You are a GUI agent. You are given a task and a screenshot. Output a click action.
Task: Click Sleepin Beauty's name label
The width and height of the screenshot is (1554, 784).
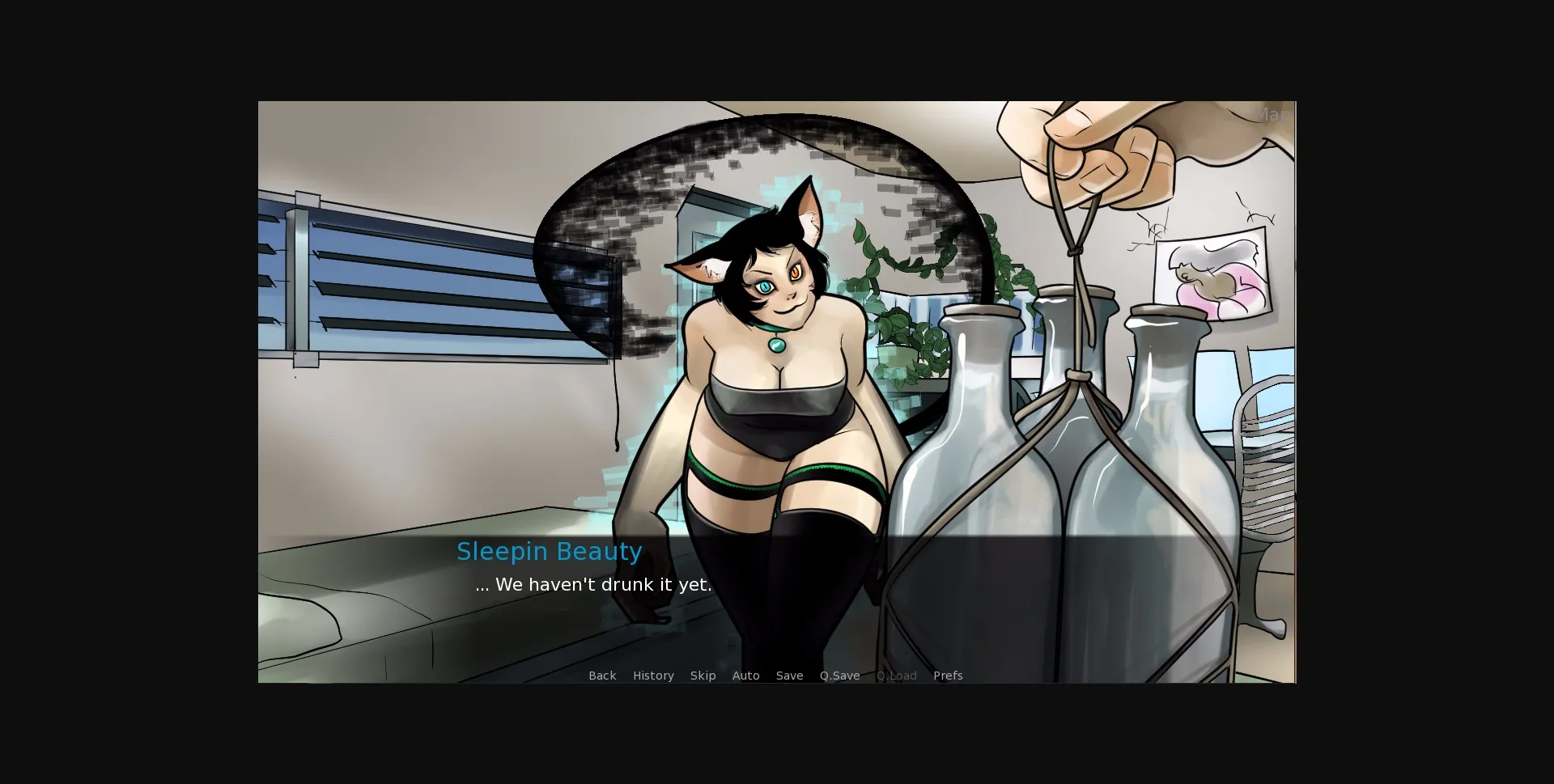point(550,551)
